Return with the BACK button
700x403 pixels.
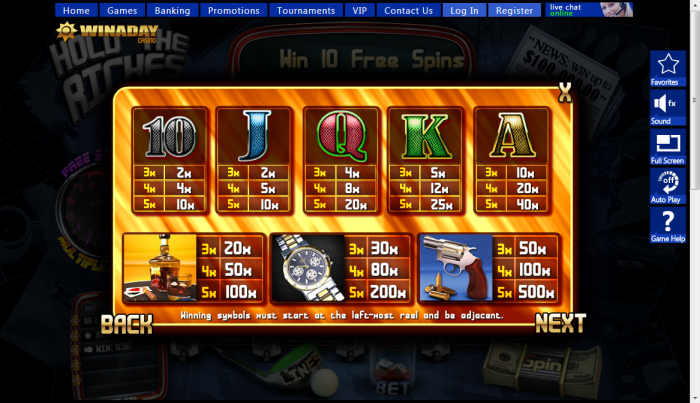(x=127, y=323)
